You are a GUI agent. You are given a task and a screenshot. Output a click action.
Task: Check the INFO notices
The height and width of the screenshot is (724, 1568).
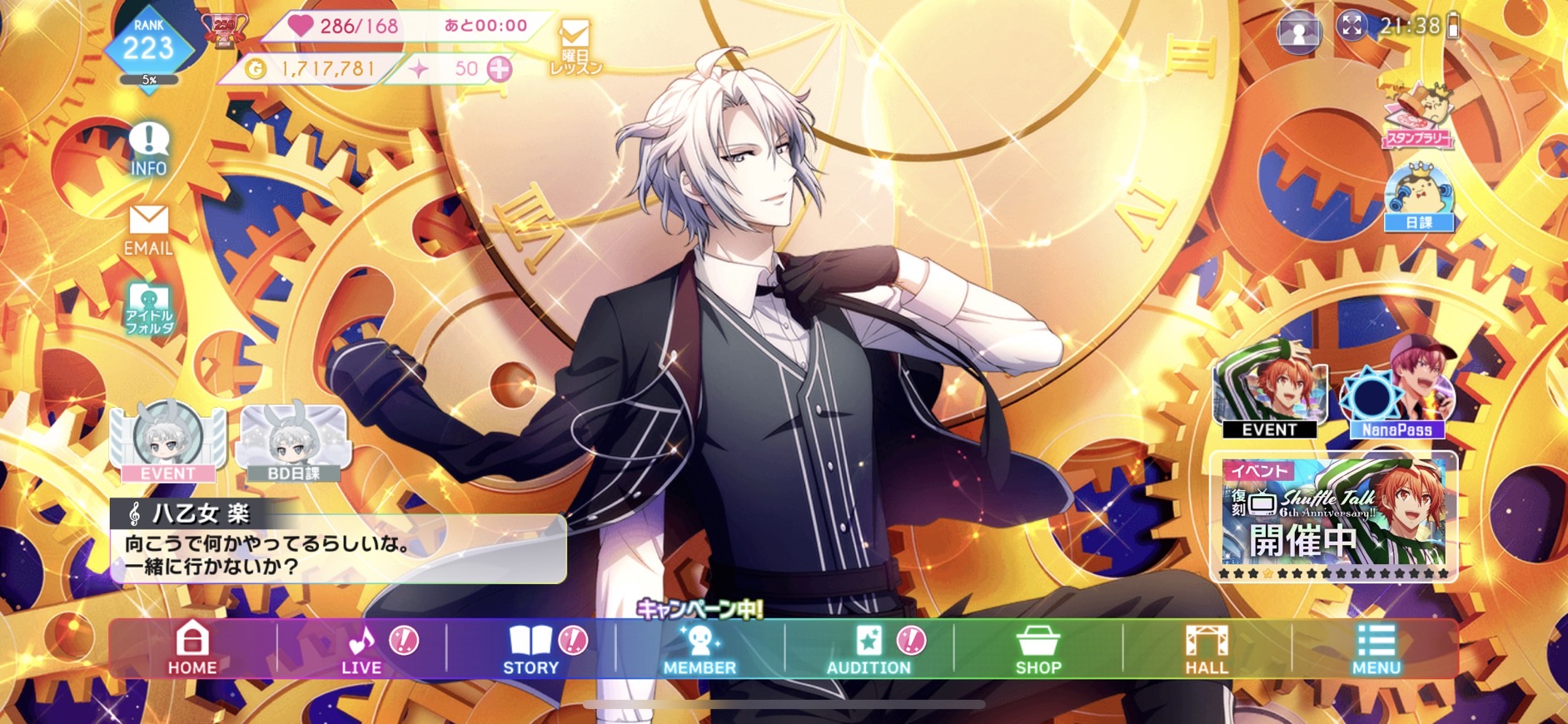pos(149,149)
